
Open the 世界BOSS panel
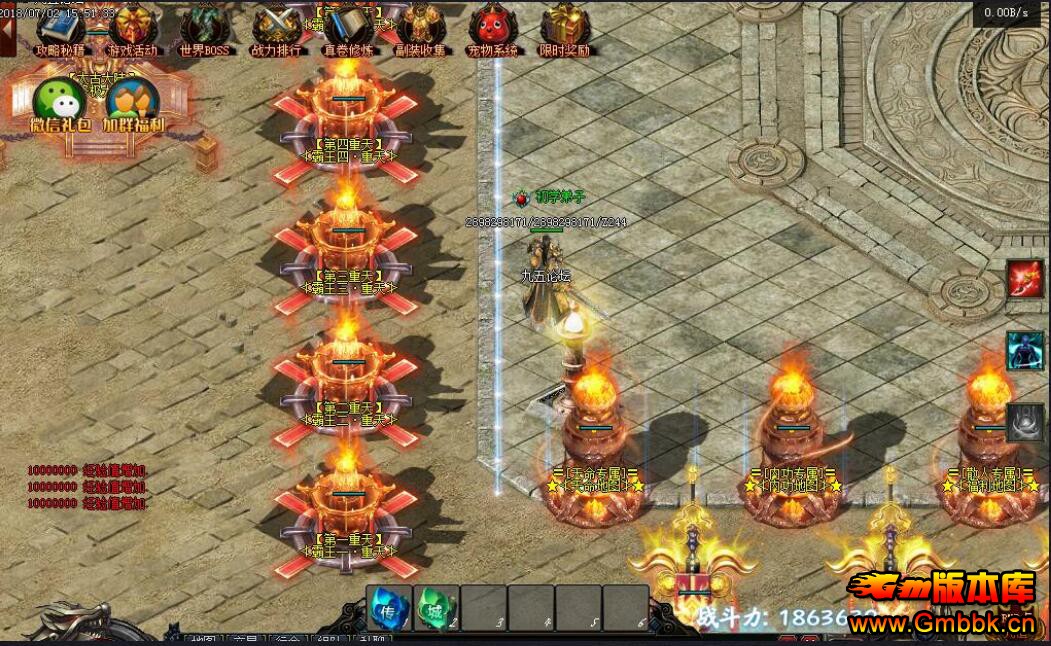point(205,28)
